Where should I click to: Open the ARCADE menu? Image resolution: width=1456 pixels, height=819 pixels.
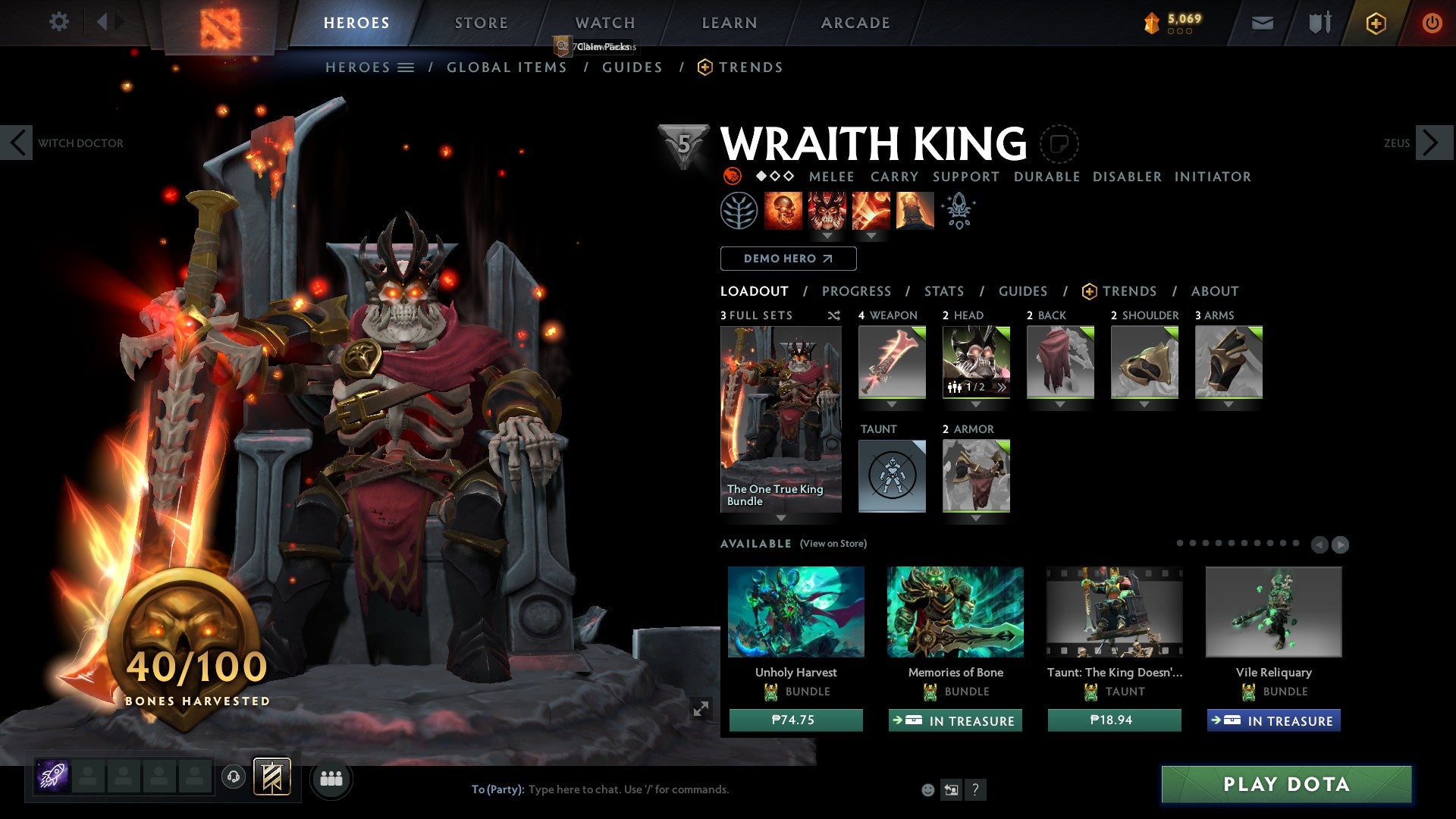point(855,22)
